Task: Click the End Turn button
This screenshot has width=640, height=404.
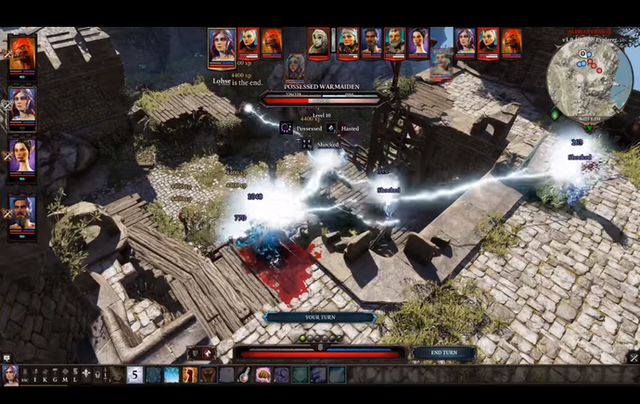Action: tap(443, 353)
